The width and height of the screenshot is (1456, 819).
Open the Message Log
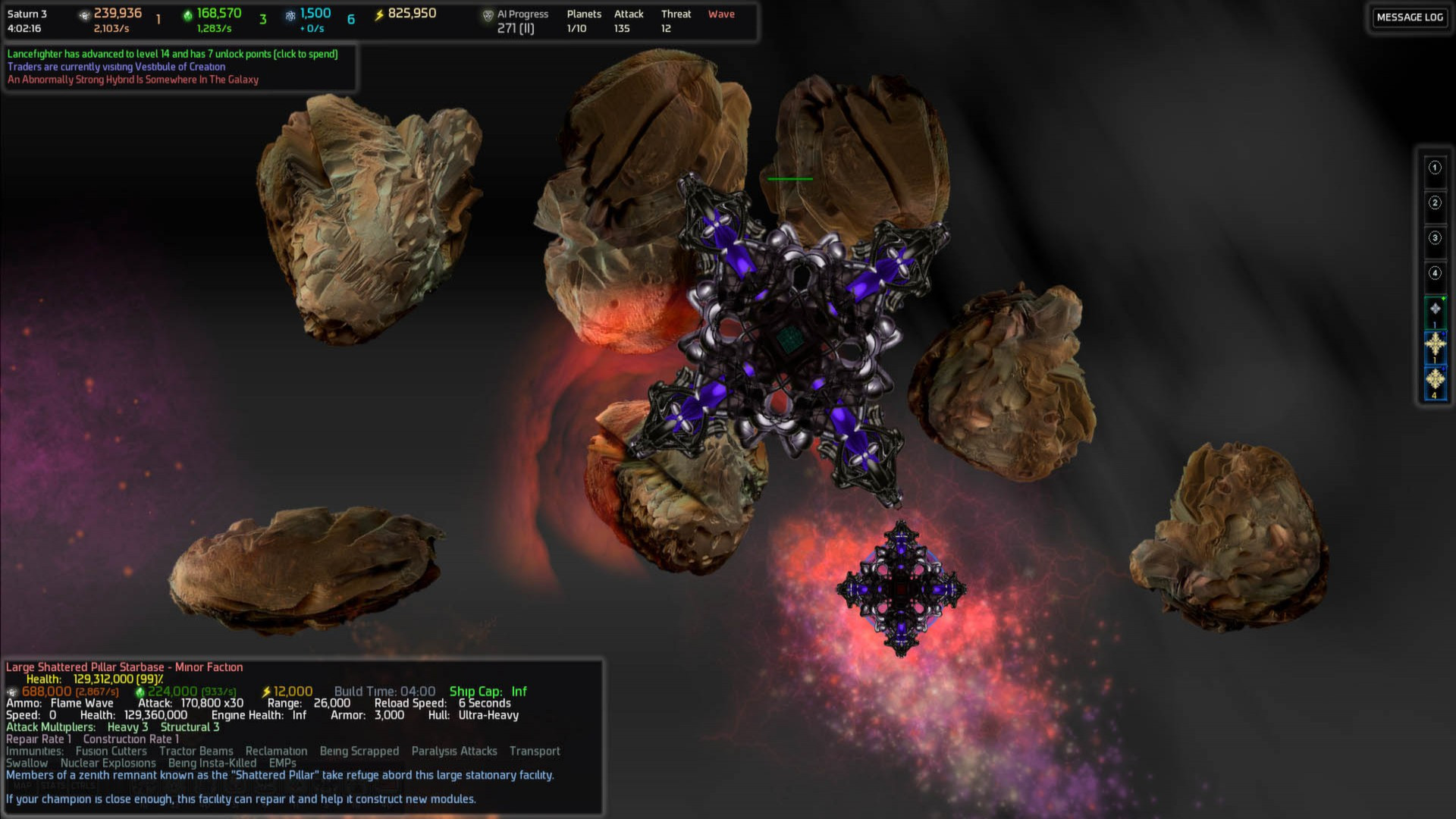[x=1409, y=17]
